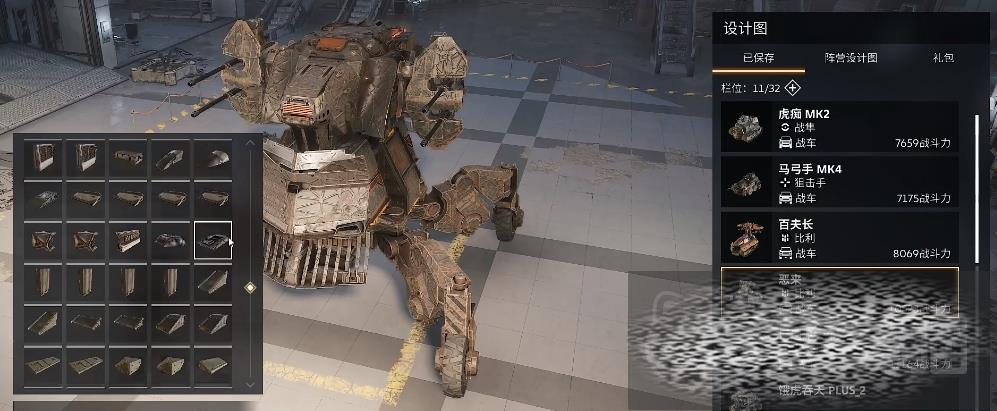Select the highlighted part in the parts grid
Image resolution: width=997 pixels, height=411 pixels.
pos(213,240)
